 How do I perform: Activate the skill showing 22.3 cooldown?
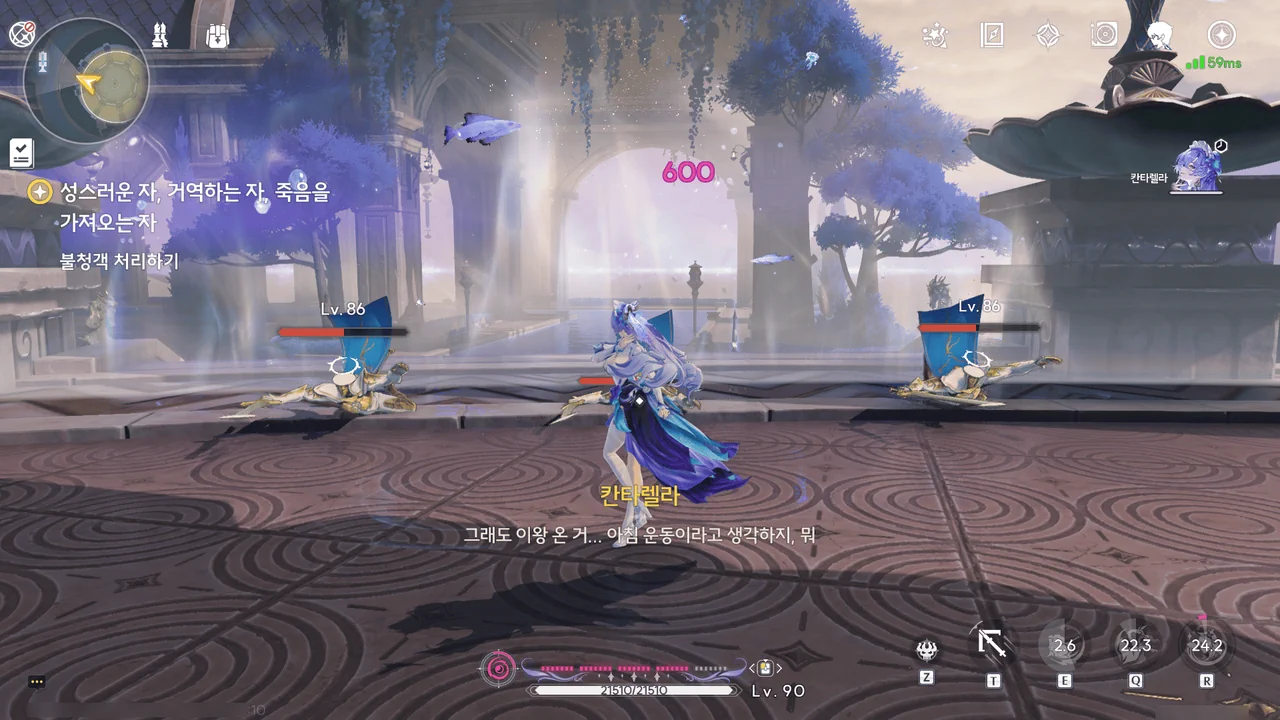tap(1136, 645)
